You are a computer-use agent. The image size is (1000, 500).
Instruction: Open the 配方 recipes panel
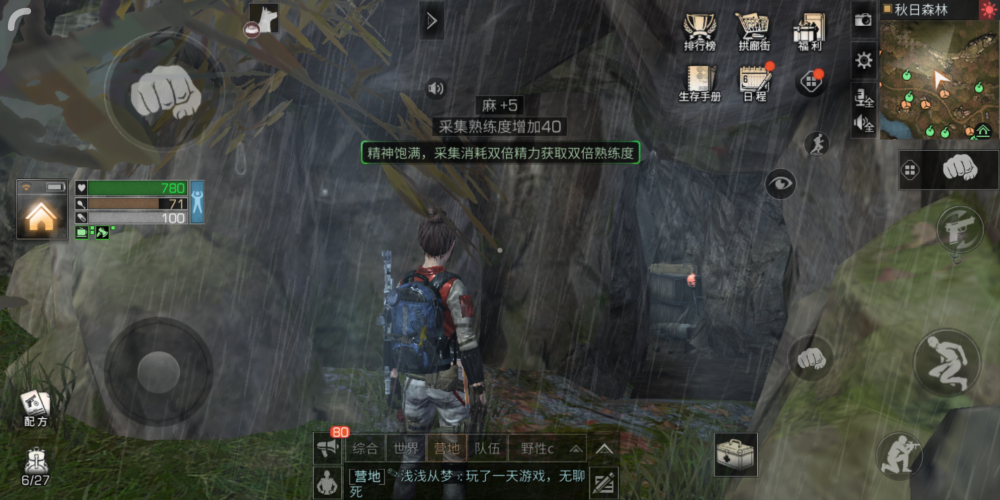click(35, 407)
